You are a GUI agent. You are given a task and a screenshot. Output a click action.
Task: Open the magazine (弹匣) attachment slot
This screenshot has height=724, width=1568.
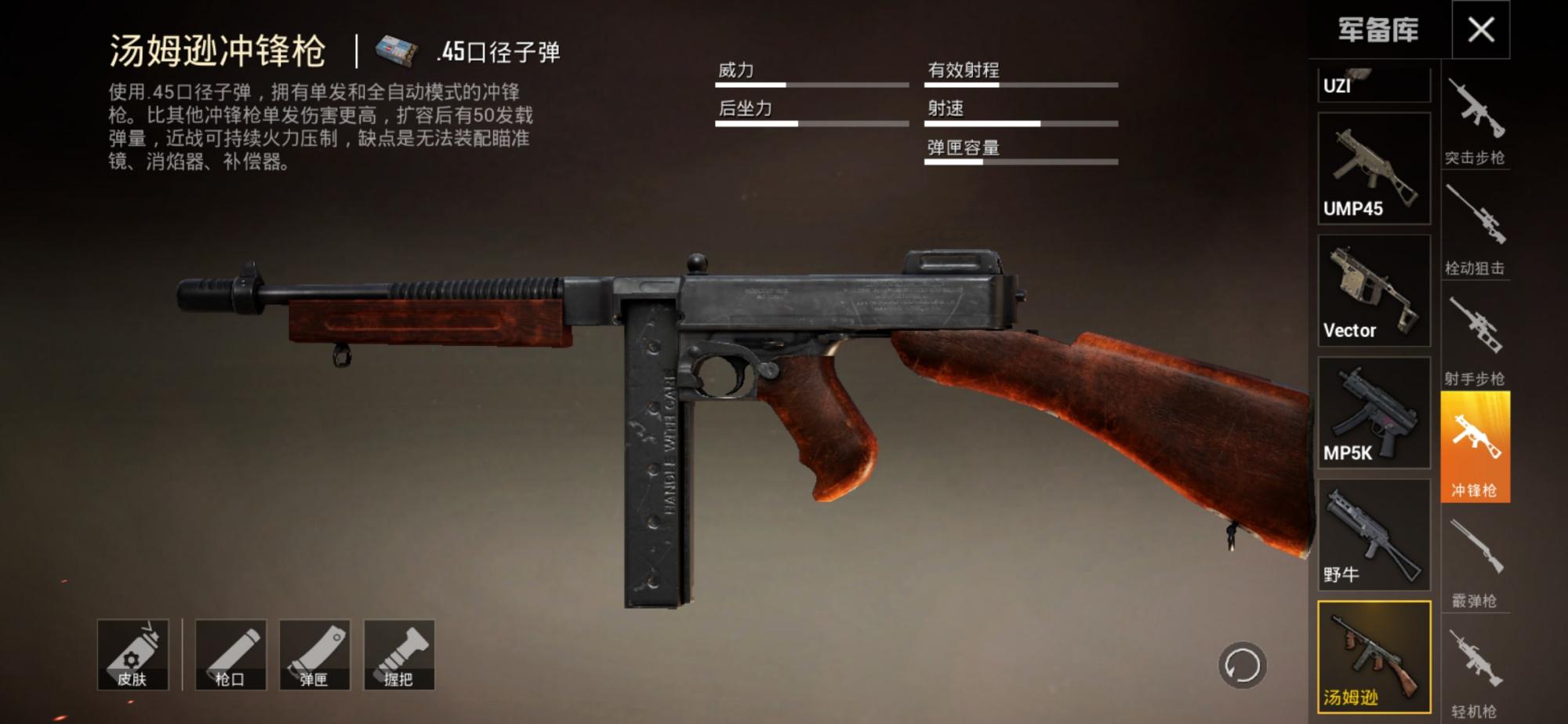[x=314, y=655]
